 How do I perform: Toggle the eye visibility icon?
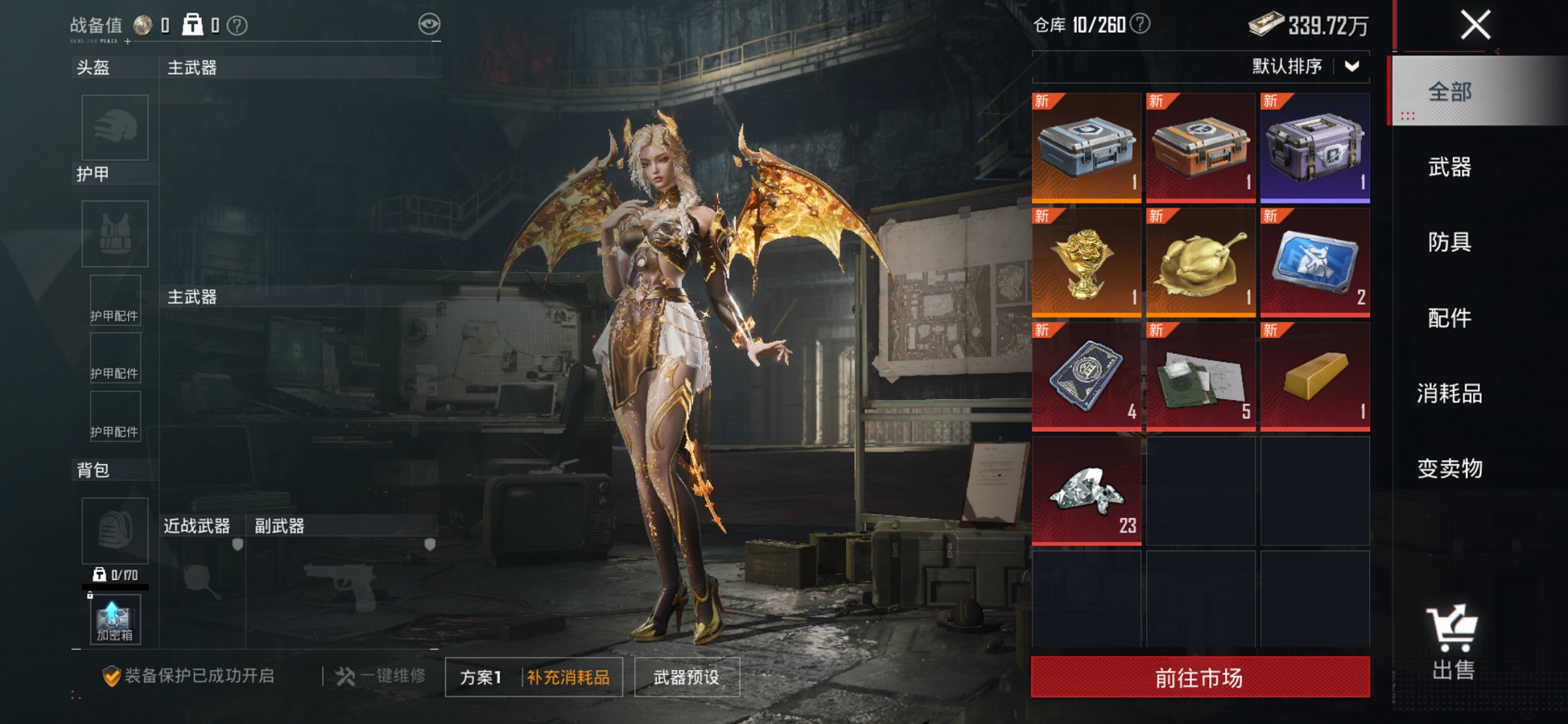pyautogui.click(x=429, y=24)
